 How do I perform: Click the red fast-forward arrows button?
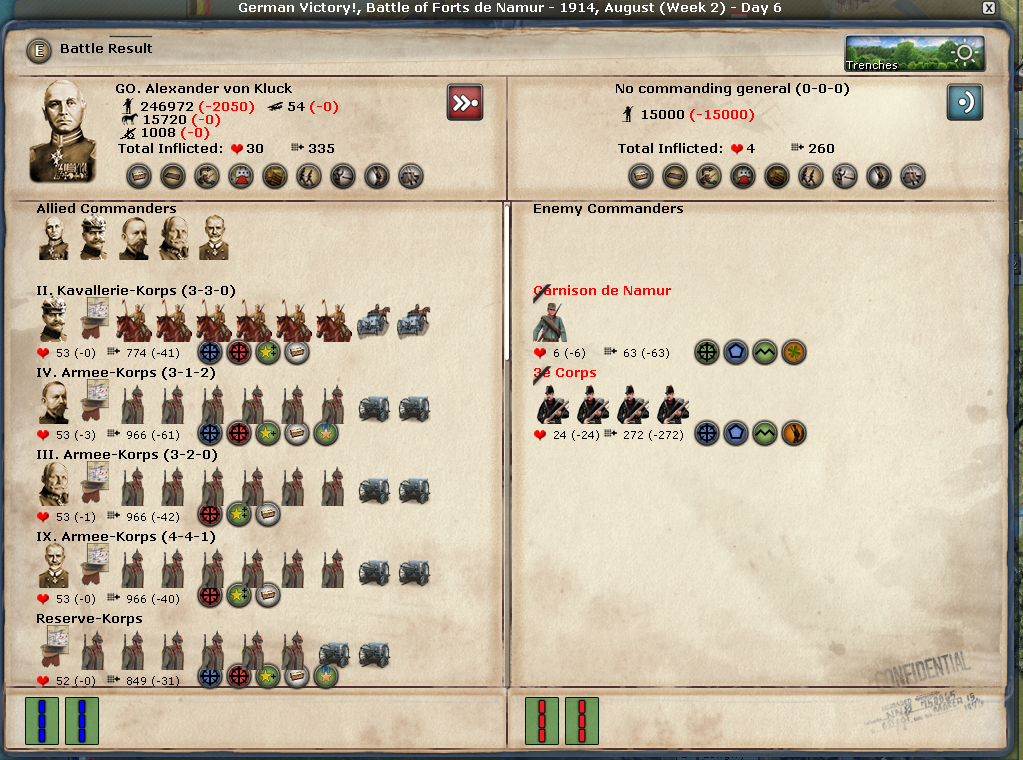point(465,102)
